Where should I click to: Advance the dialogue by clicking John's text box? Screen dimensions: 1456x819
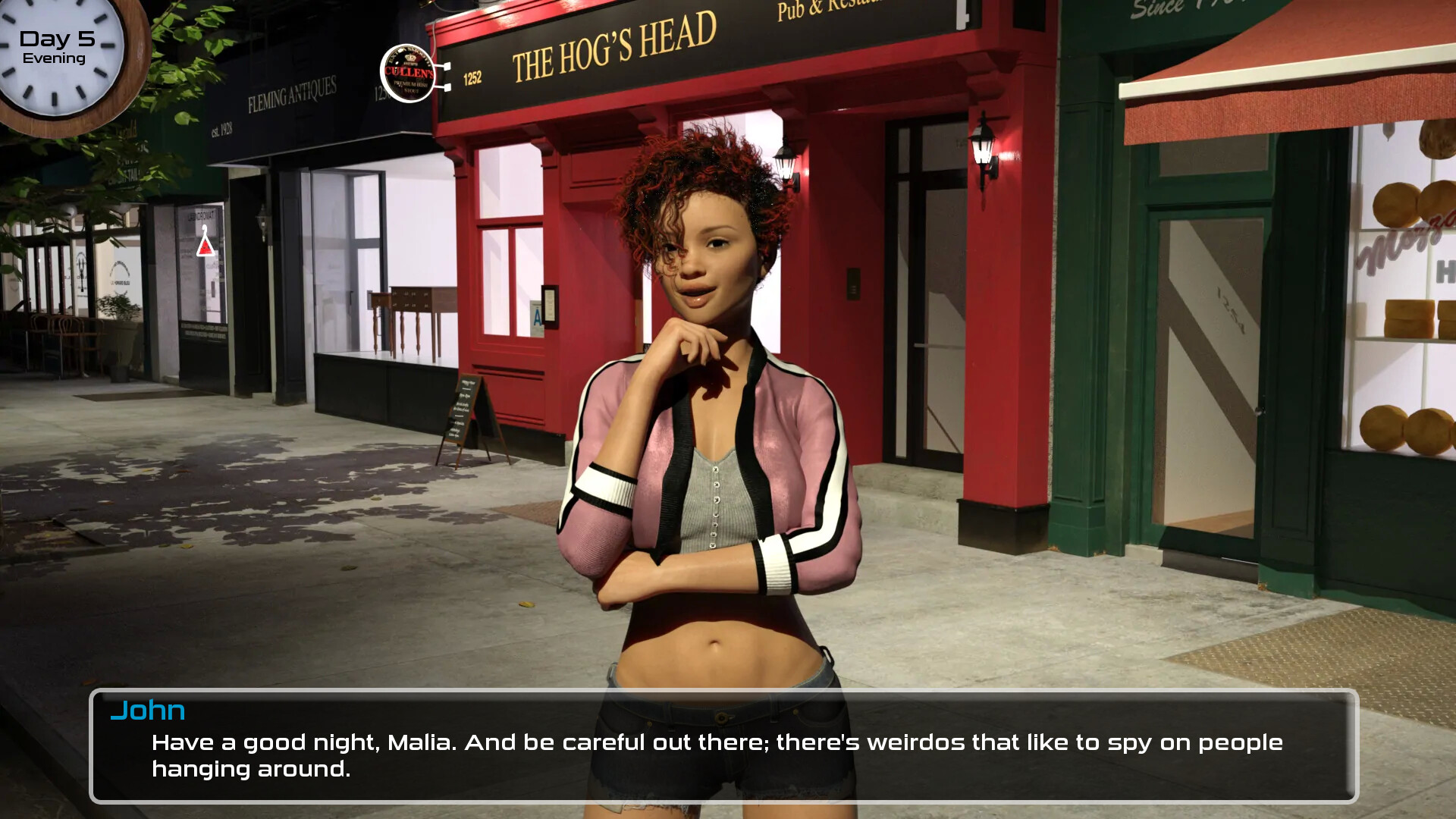(723, 746)
